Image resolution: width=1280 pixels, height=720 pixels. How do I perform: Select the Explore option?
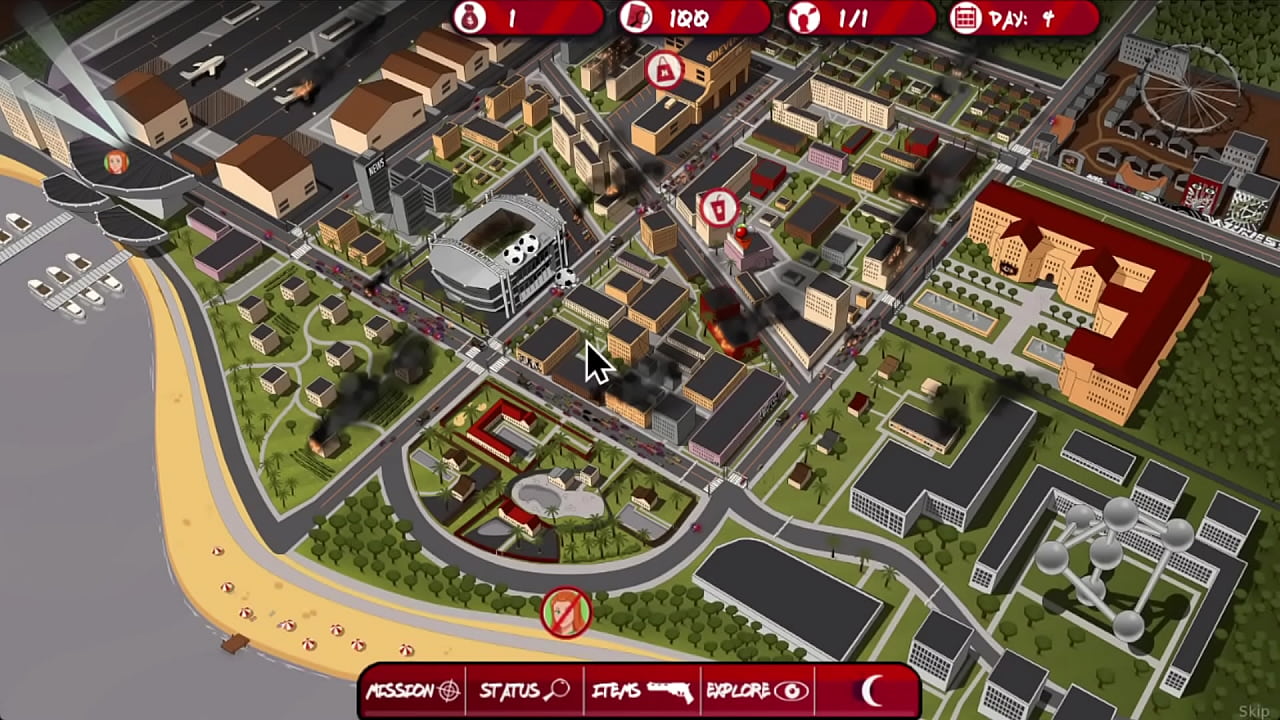coord(757,690)
